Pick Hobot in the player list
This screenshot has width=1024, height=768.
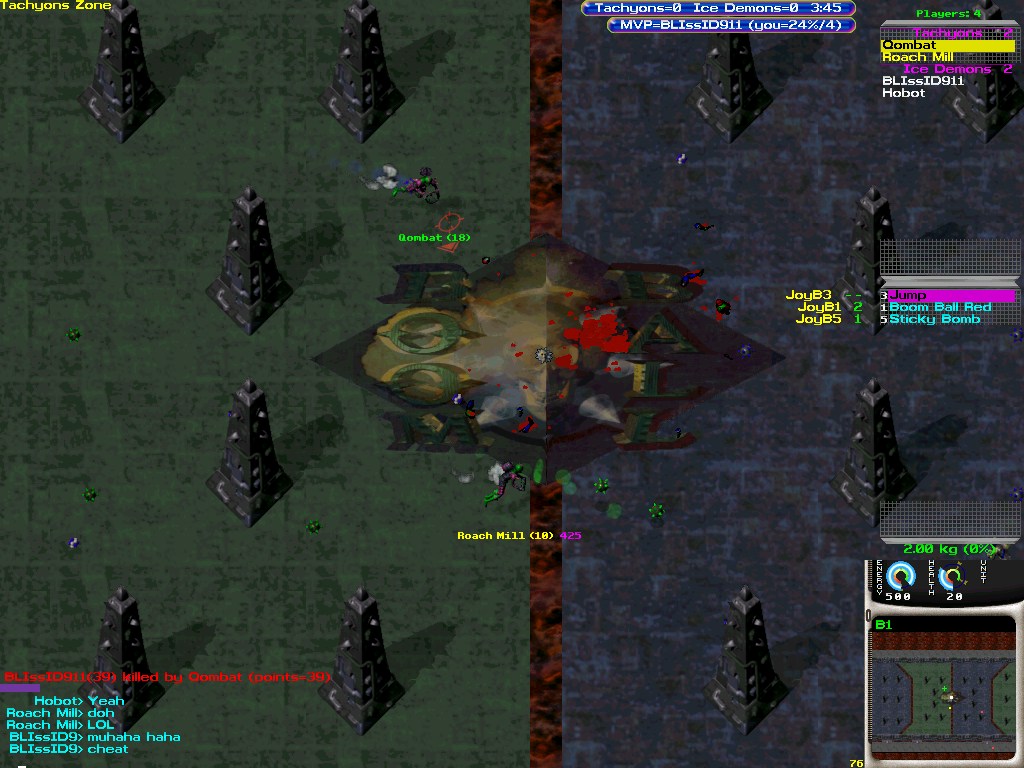(904, 93)
